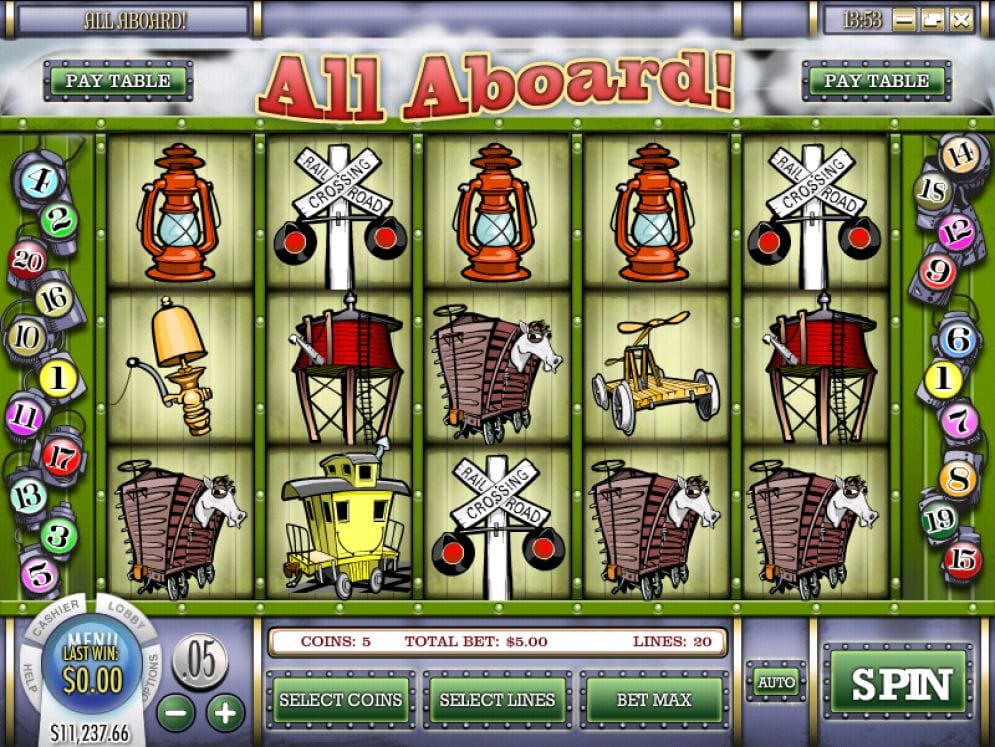Screen dimensions: 995x747
Task: Choose the Select Coins button
Action: click(340, 700)
